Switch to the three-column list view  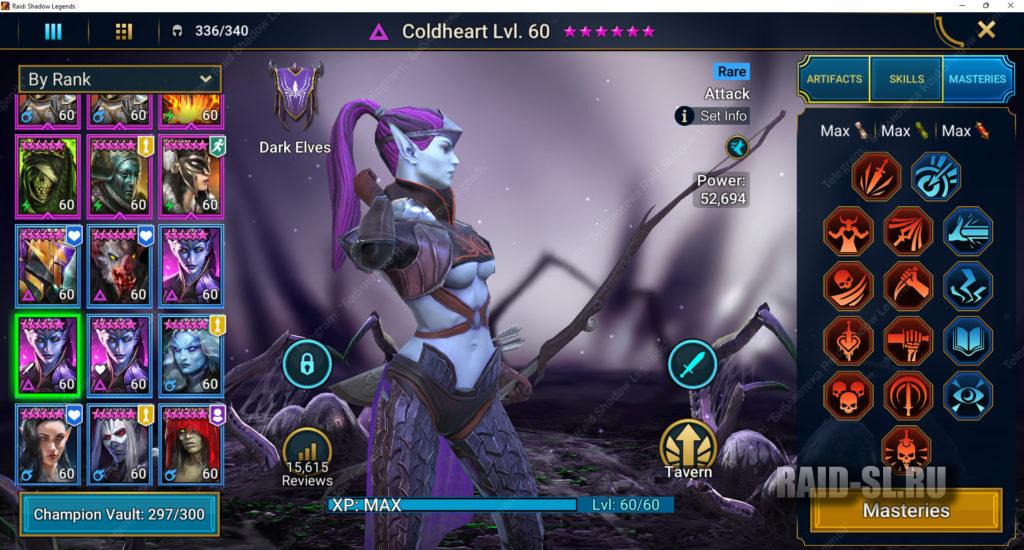[53, 31]
